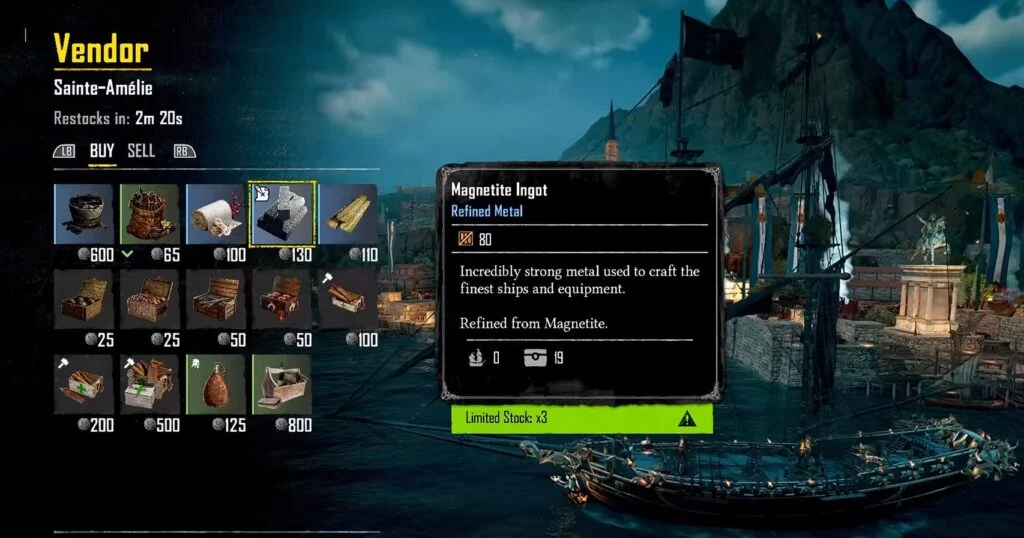
Task: Choose the brown waterskin item costing 125
Action: [215, 383]
